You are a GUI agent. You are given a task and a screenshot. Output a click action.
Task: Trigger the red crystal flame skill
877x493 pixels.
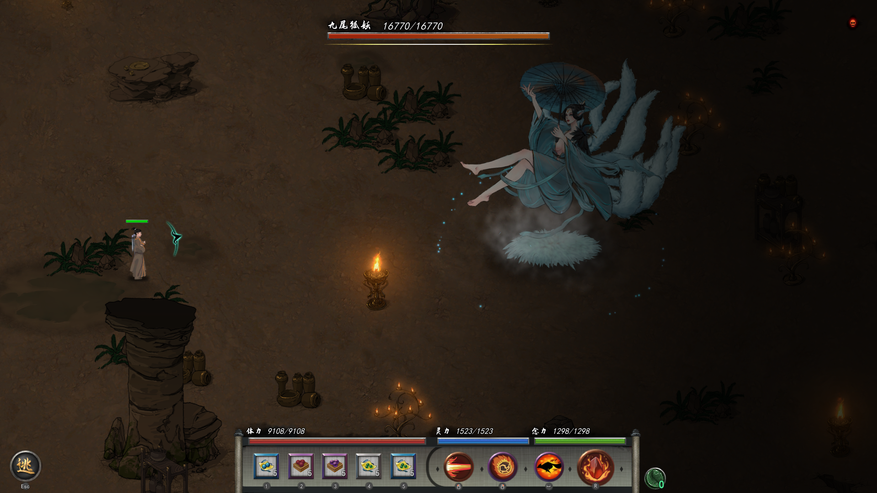(595, 466)
